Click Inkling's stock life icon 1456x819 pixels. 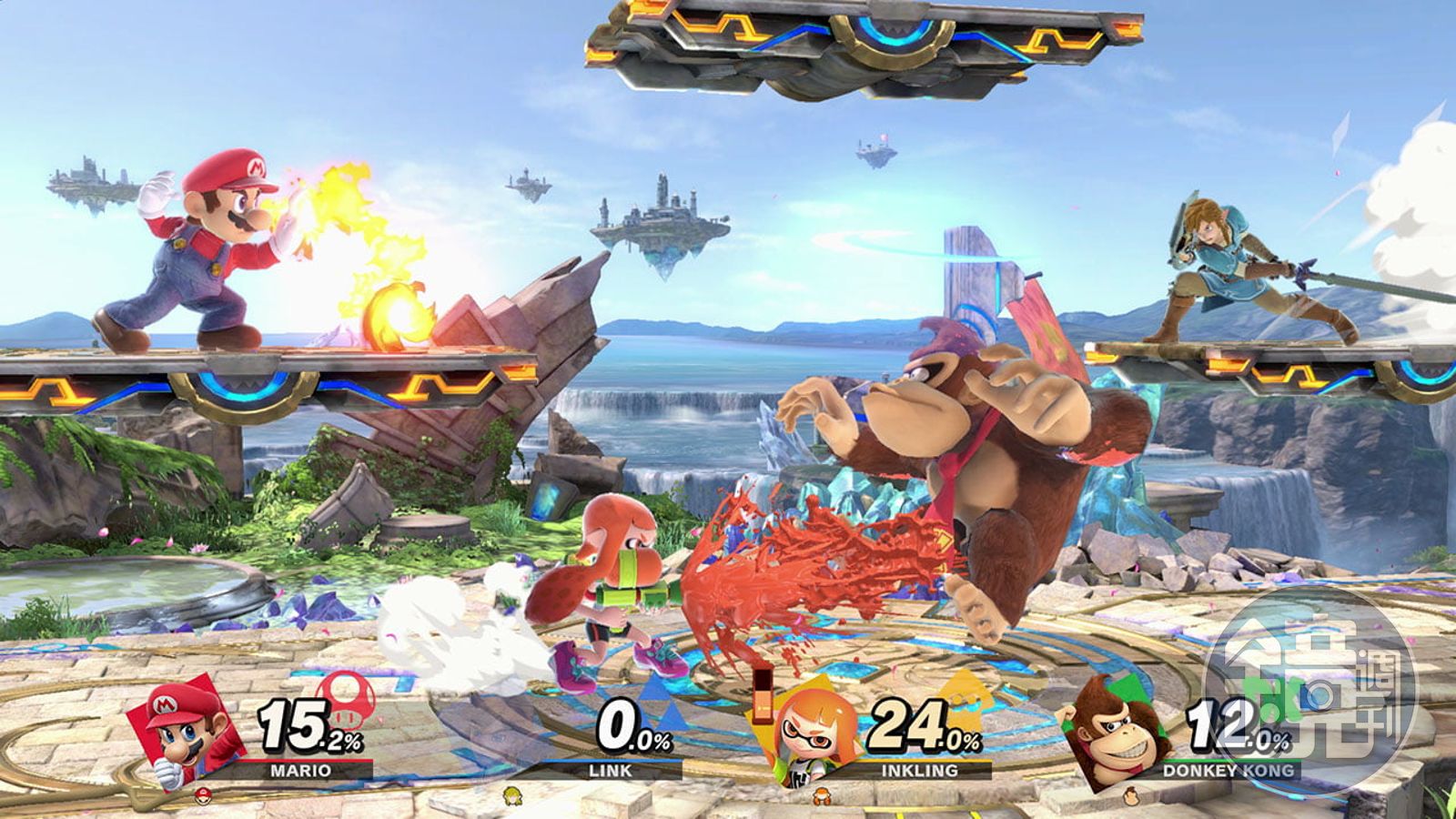pyautogui.click(x=822, y=794)
